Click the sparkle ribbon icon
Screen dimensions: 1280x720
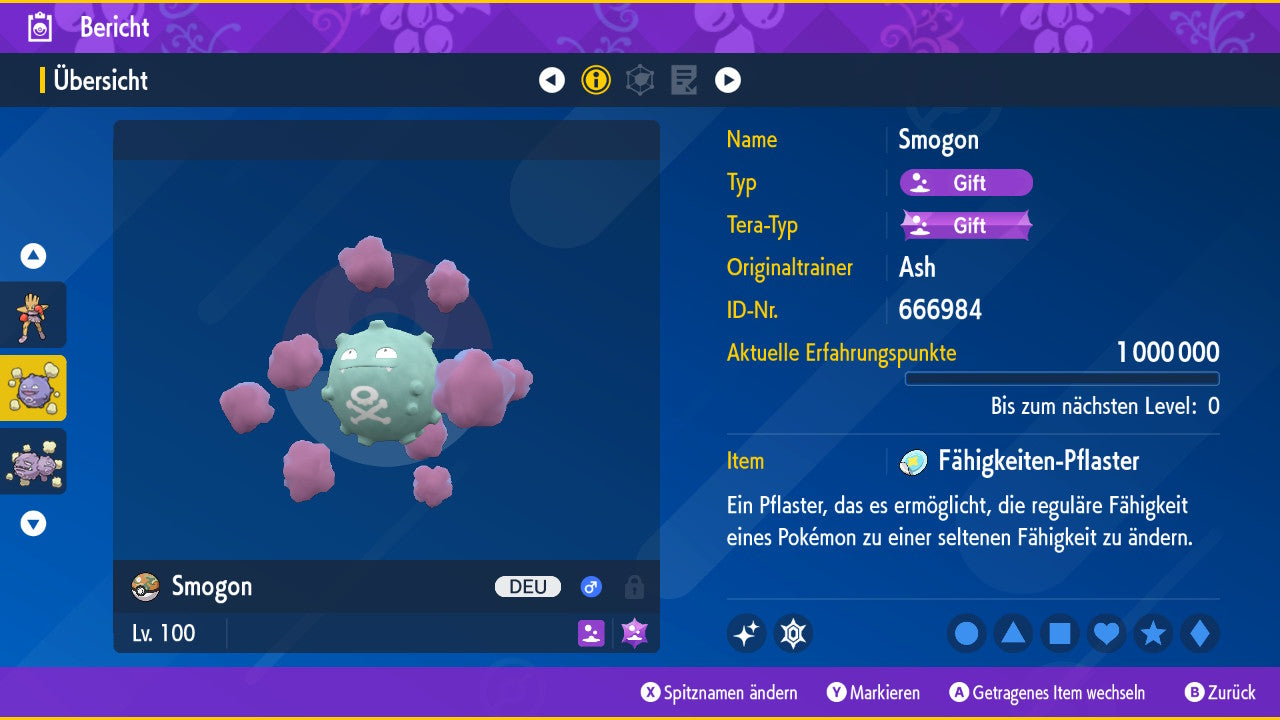[x=746, y=634]
